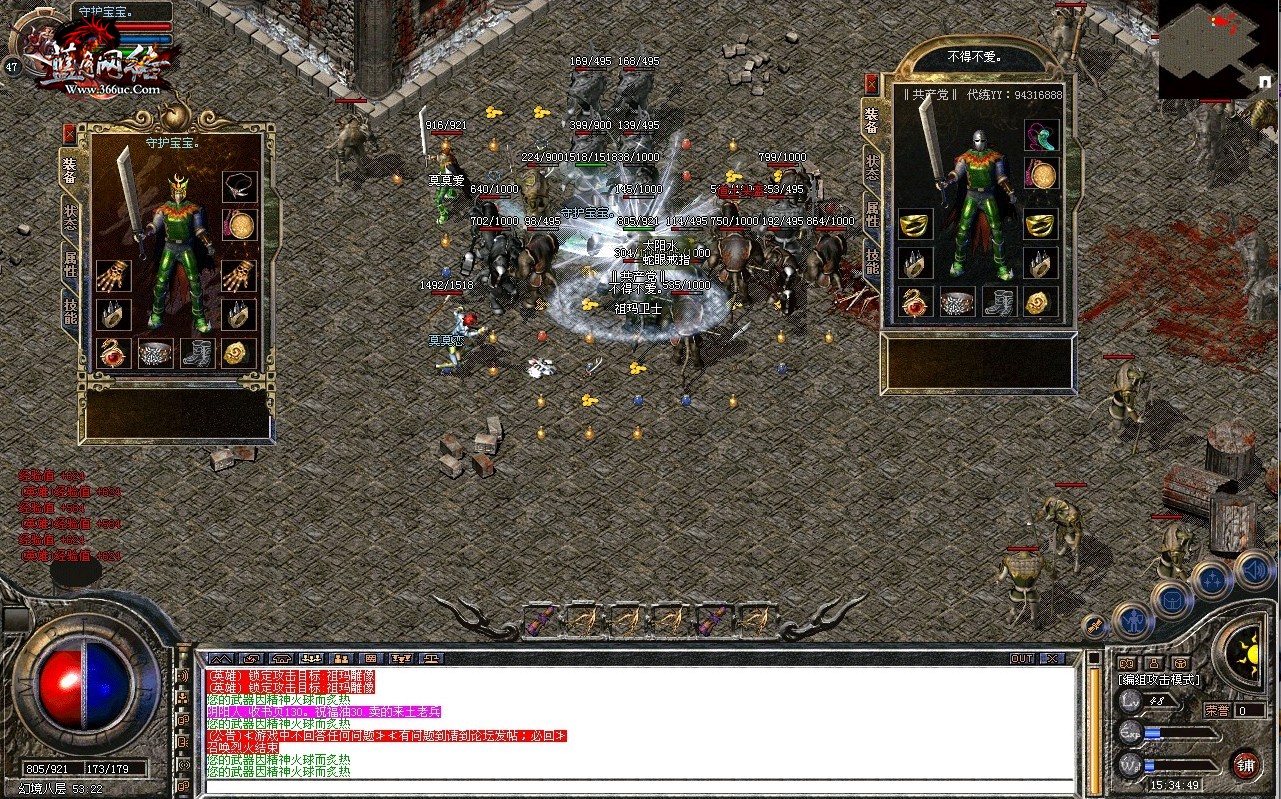Show 技能 tab in 不得不爱 panel
1281x799 pixels.
click(x=873, y=262)
